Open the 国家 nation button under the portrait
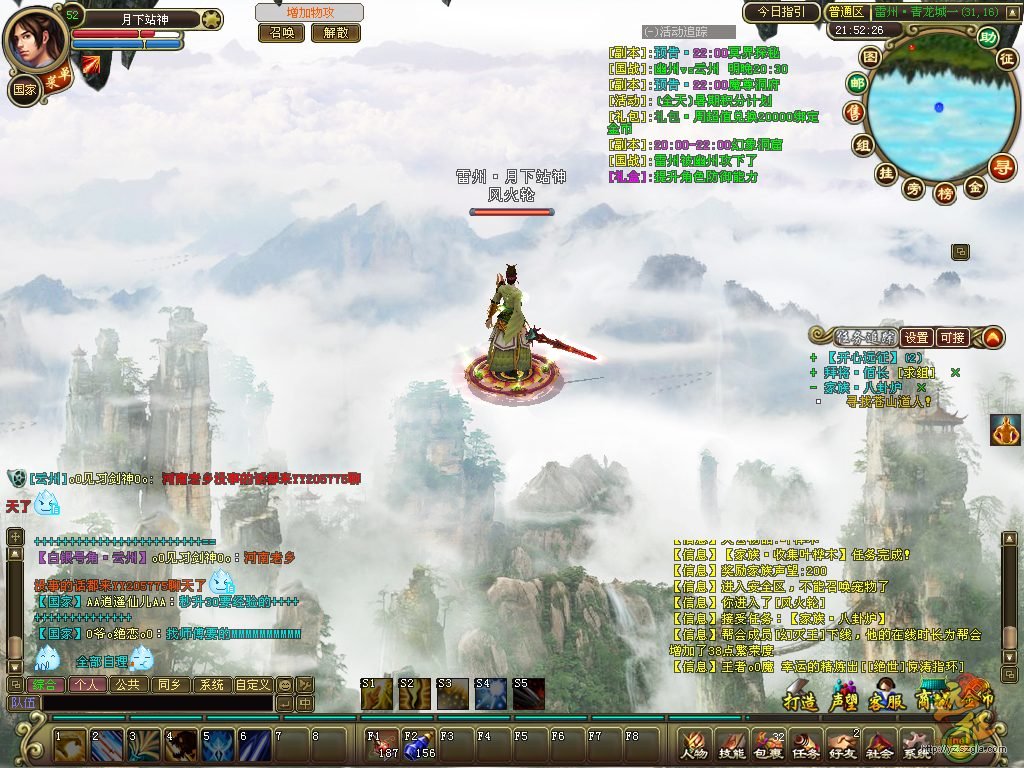The image size is (1024, 768). click(x=24, y=88)
